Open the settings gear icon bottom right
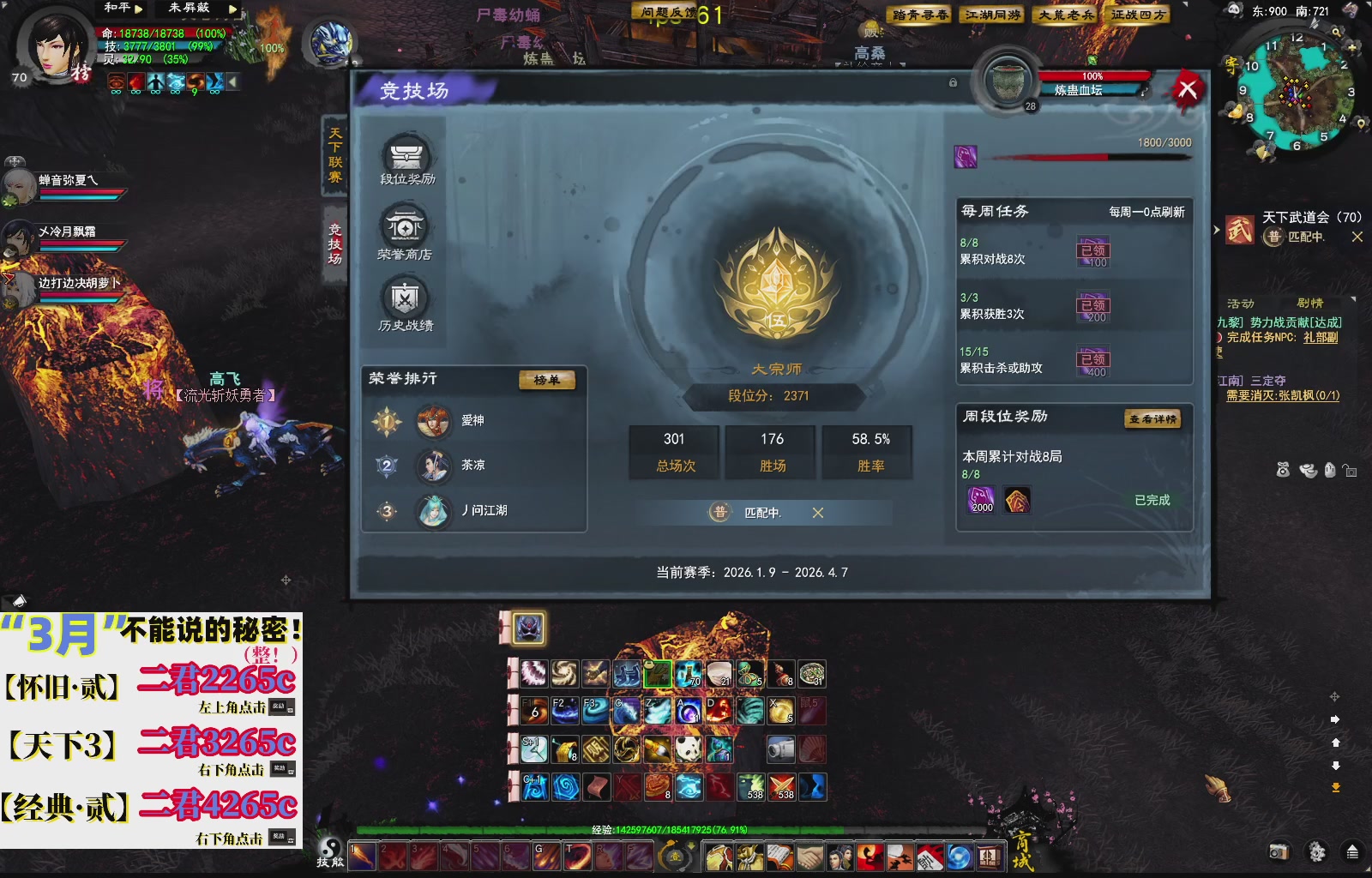Image resolution: width=1372 pixels, height=878 pixels. pos(1318,851)
